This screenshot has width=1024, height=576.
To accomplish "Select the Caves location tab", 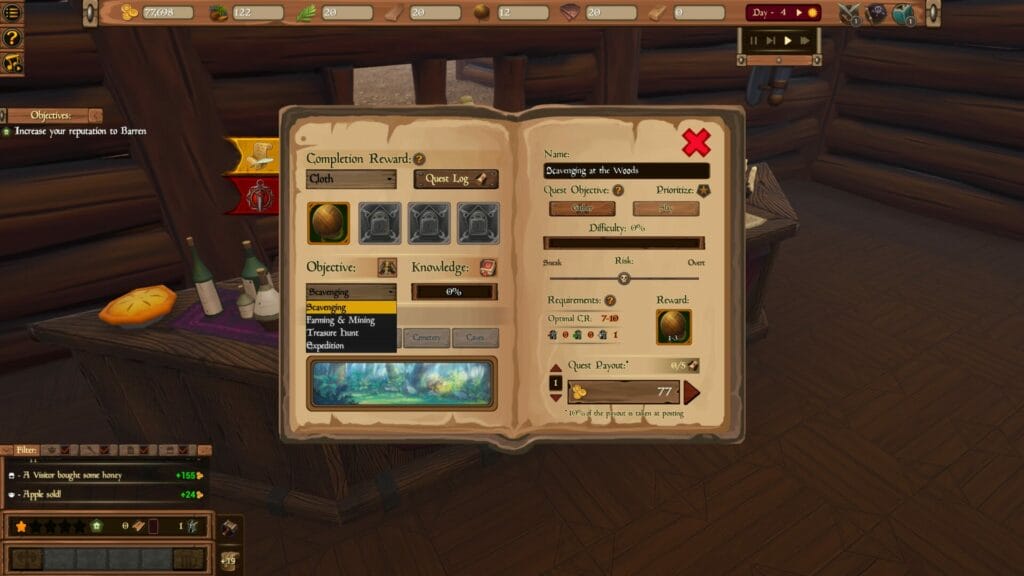I will tap(475, 338).
